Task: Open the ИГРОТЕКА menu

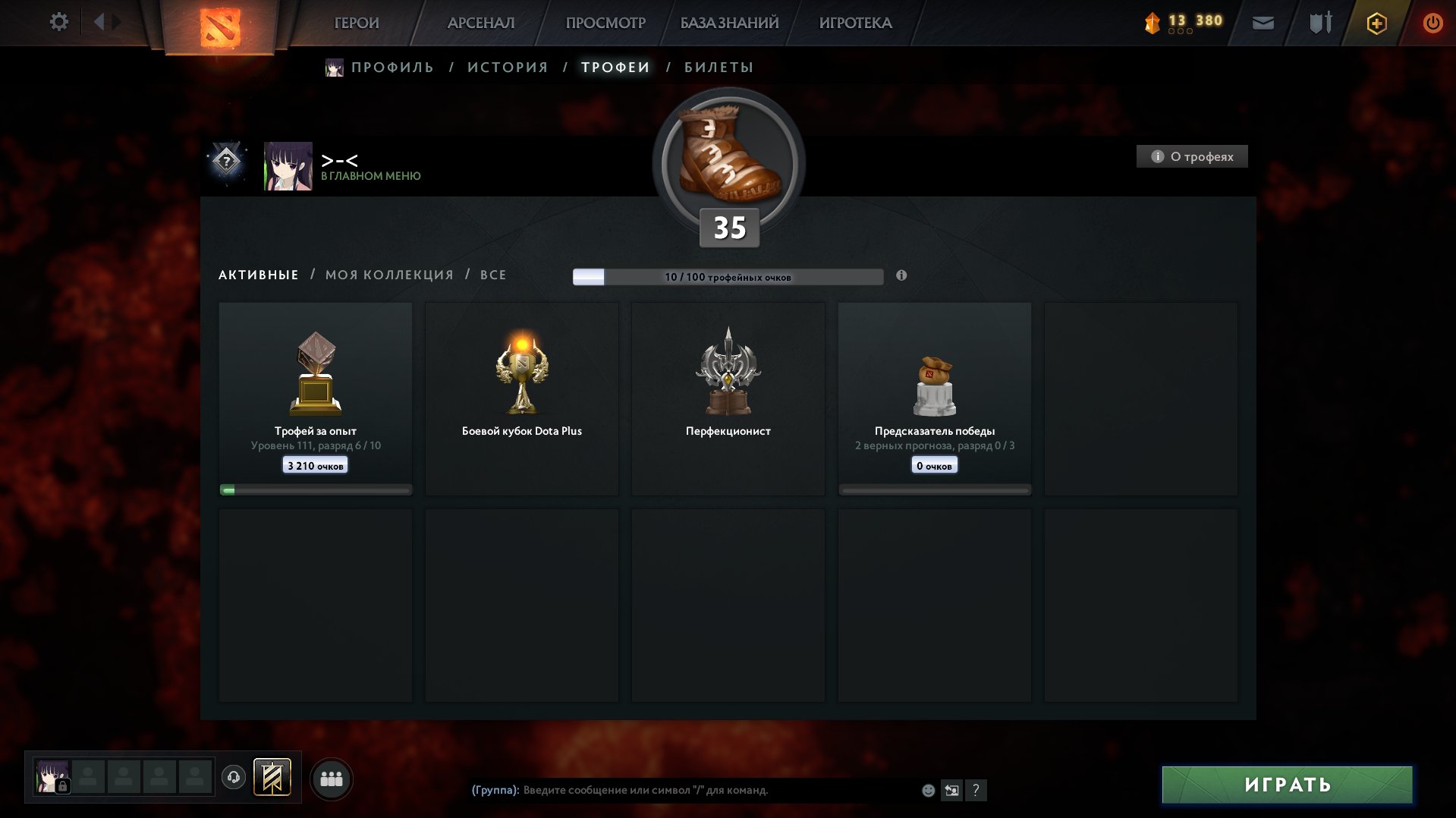Action: pyautogui.click(x=855, y=23)
